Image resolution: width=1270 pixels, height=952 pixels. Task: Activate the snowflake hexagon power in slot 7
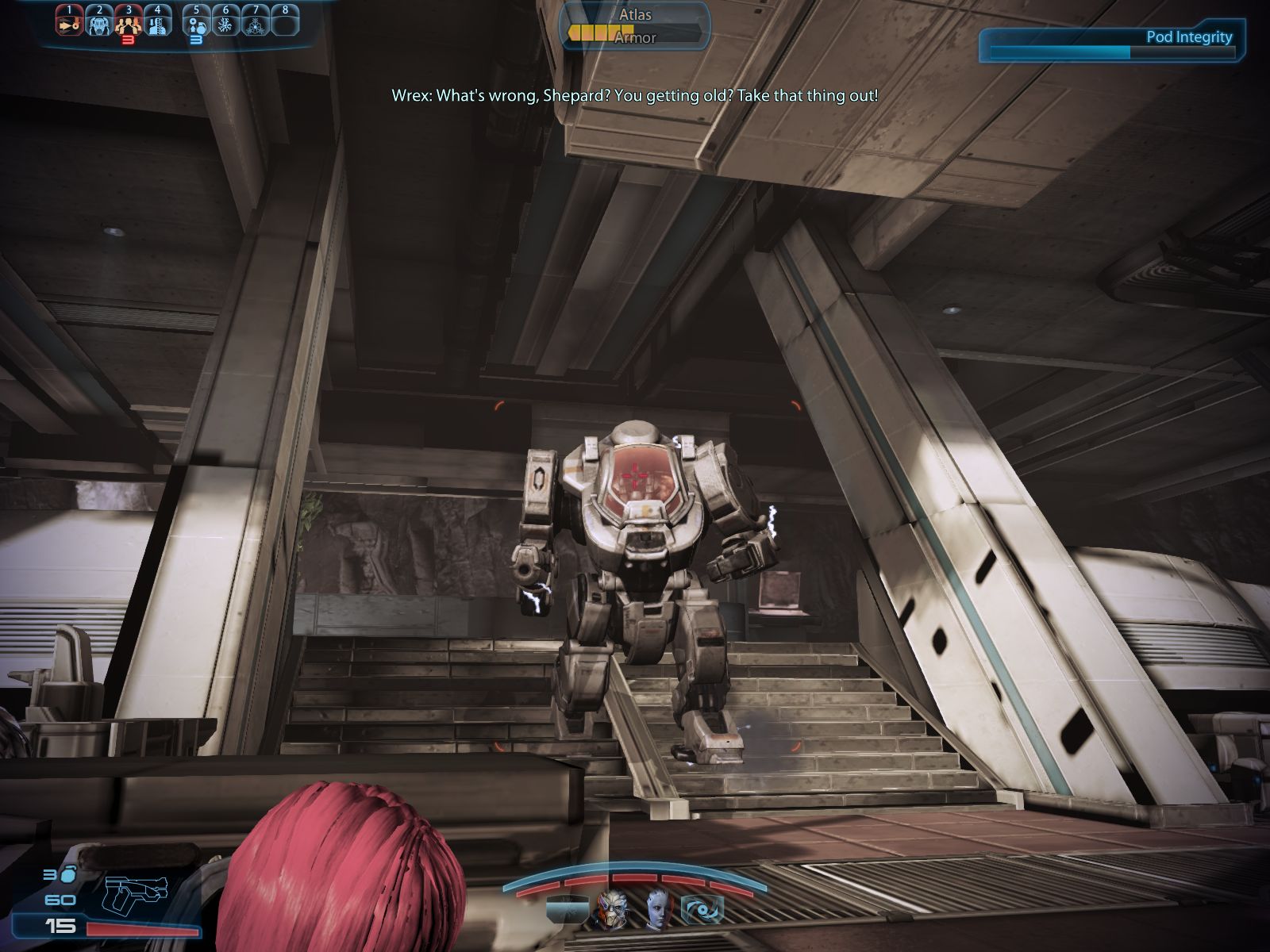[256, 23]
